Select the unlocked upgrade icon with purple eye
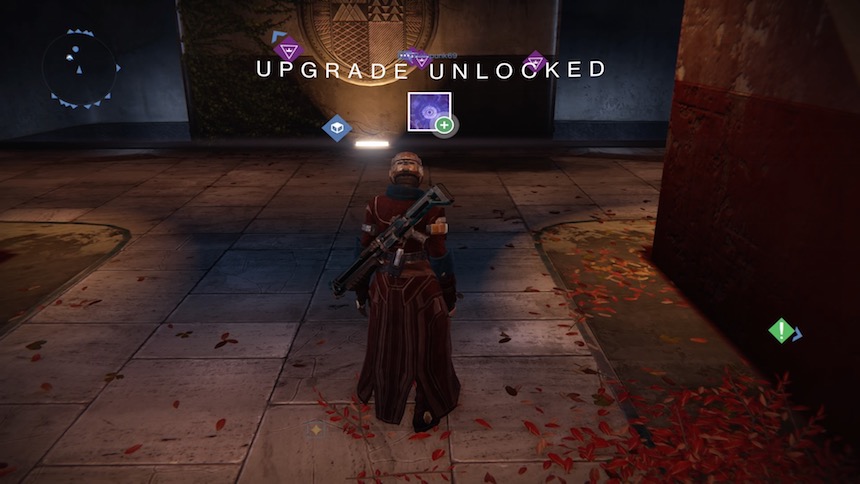860x484 pixels. (x=429, y=112)
